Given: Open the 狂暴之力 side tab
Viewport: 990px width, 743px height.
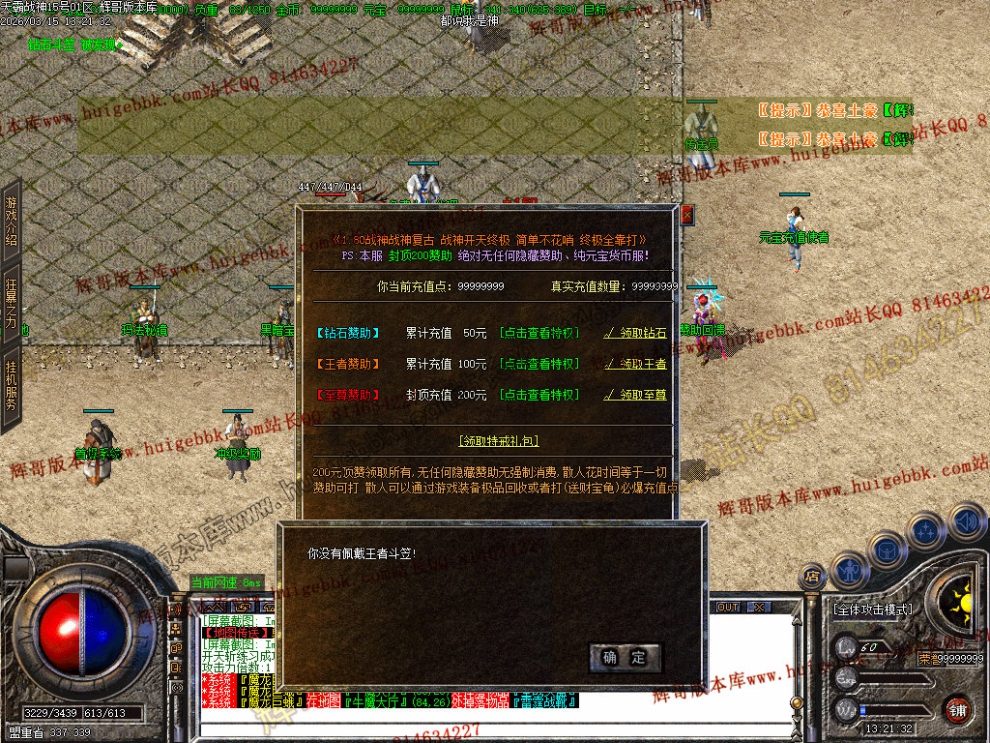Looking at the screenshot, I should click(x=11, y=305).
